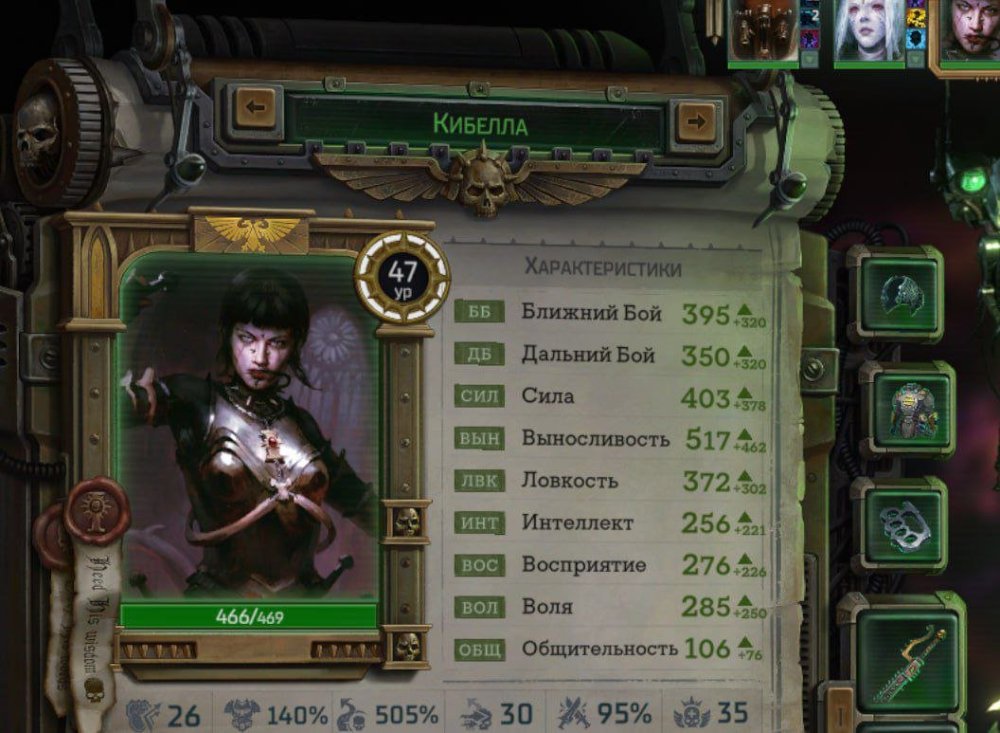This screenshot has height=733, width=1000.
Task: Choose the Общительность characteristic row
Action: point(610,649)
